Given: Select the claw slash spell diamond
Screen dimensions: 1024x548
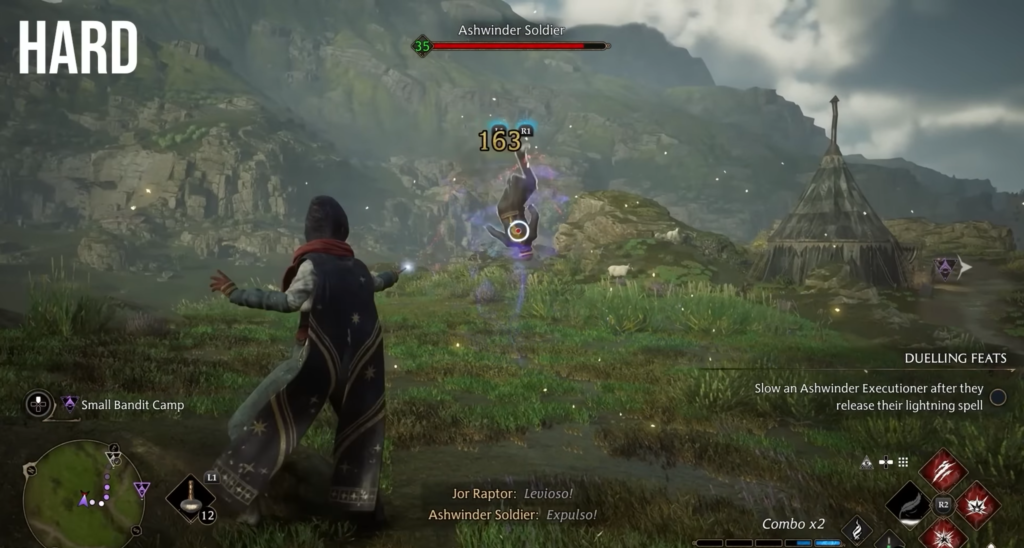Looking at the screenshot, I should tap(943, 470).
